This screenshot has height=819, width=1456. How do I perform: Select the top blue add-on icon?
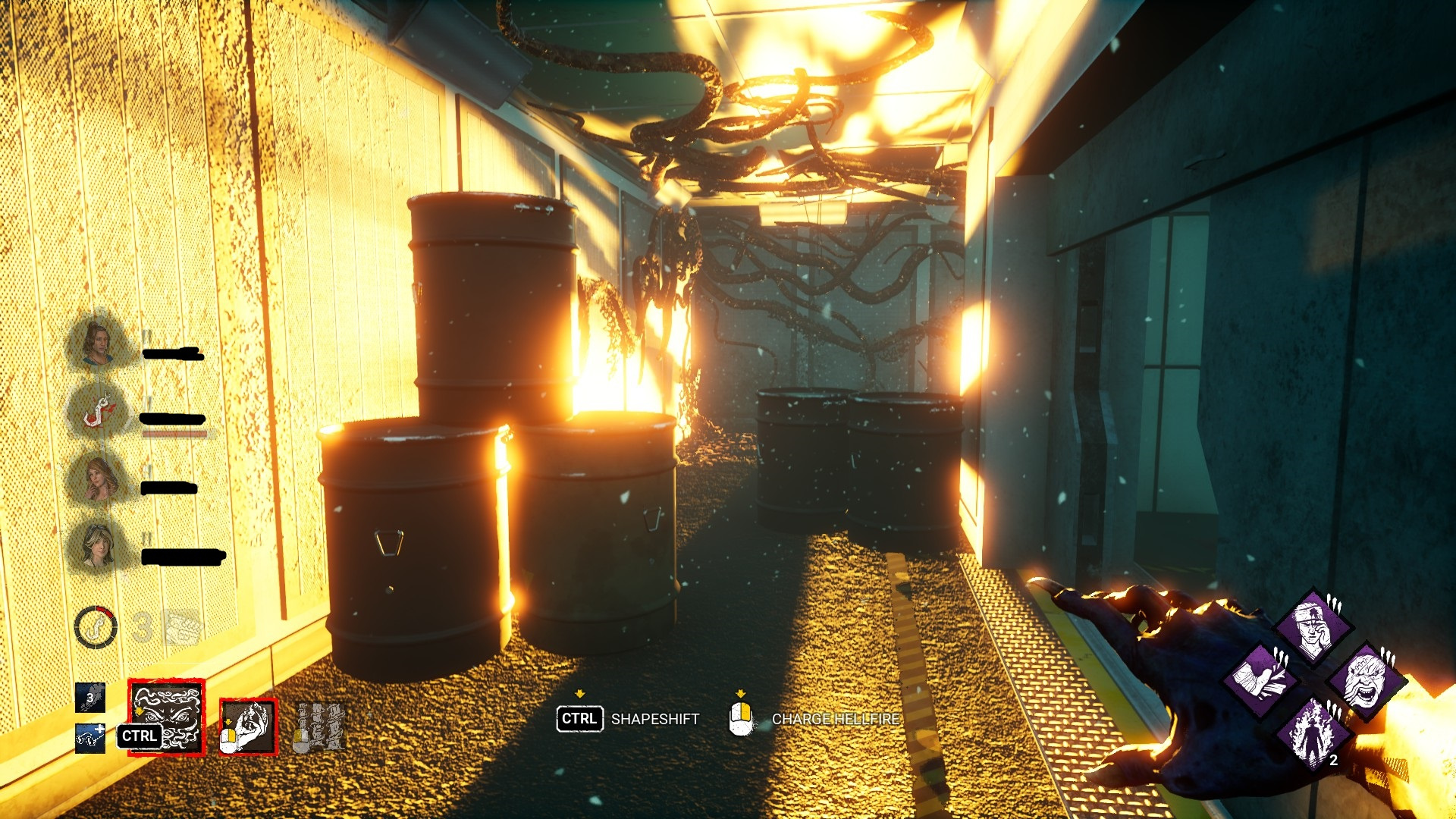[x=90, y=698]
